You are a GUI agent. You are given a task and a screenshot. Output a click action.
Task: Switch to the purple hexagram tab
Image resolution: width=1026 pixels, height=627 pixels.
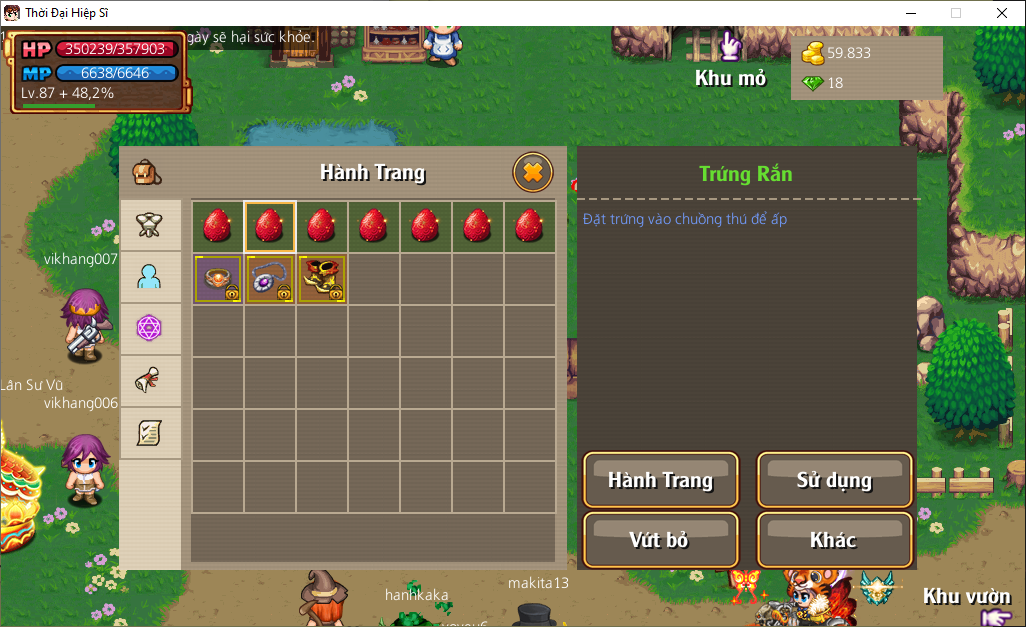[150, 328]
